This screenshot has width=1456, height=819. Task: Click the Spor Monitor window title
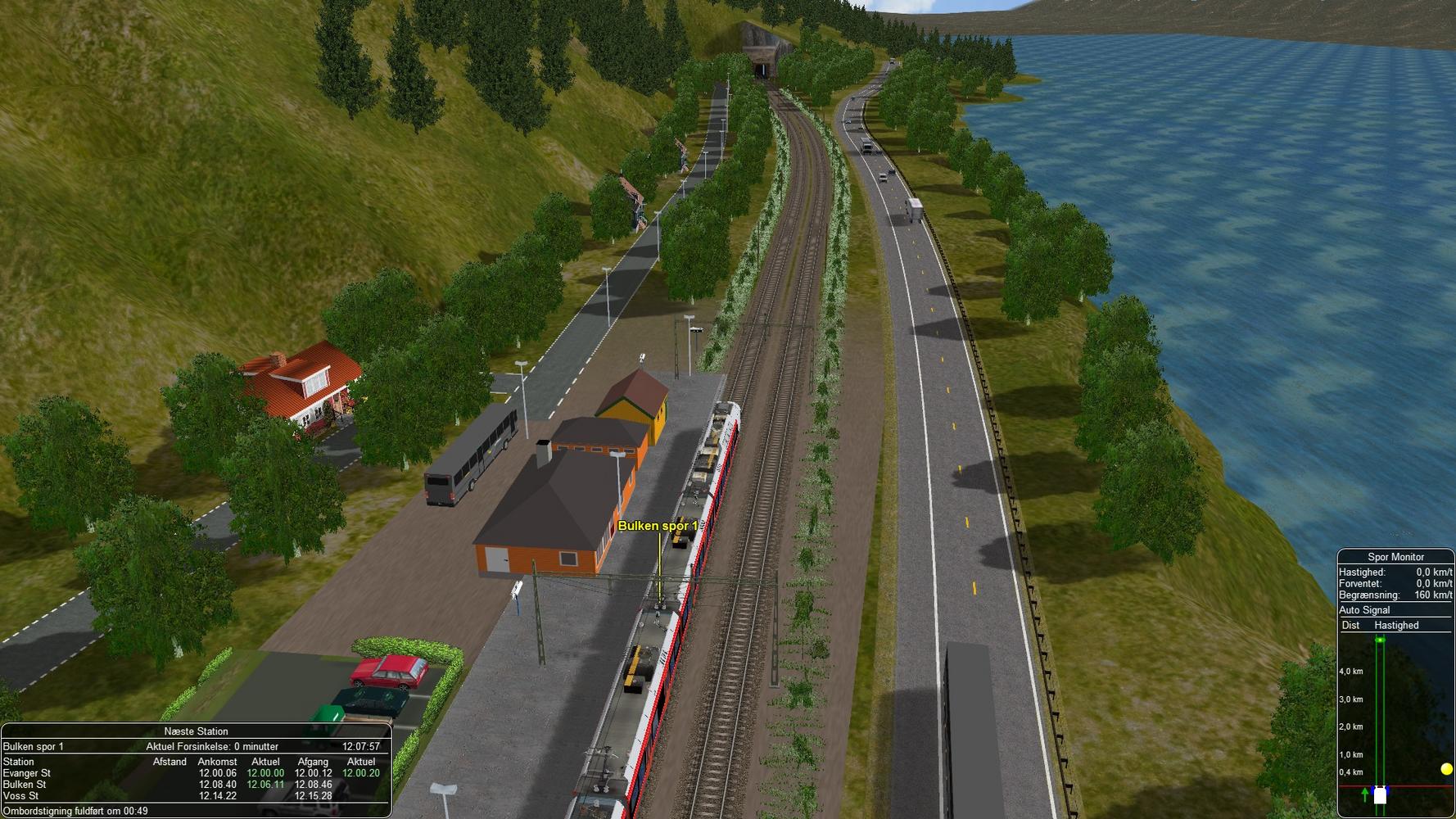tap(1395, 557)
